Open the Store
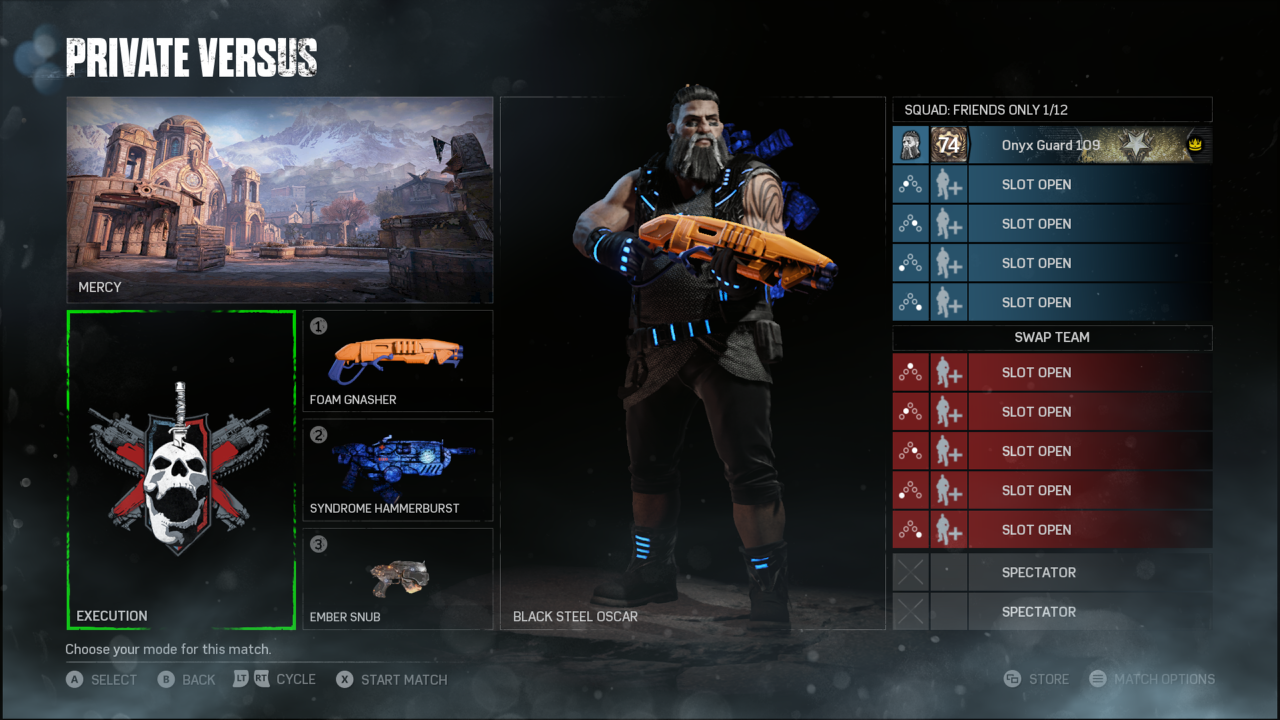The width and height of the screenshot is (1280, 720). click(1037, 680)
